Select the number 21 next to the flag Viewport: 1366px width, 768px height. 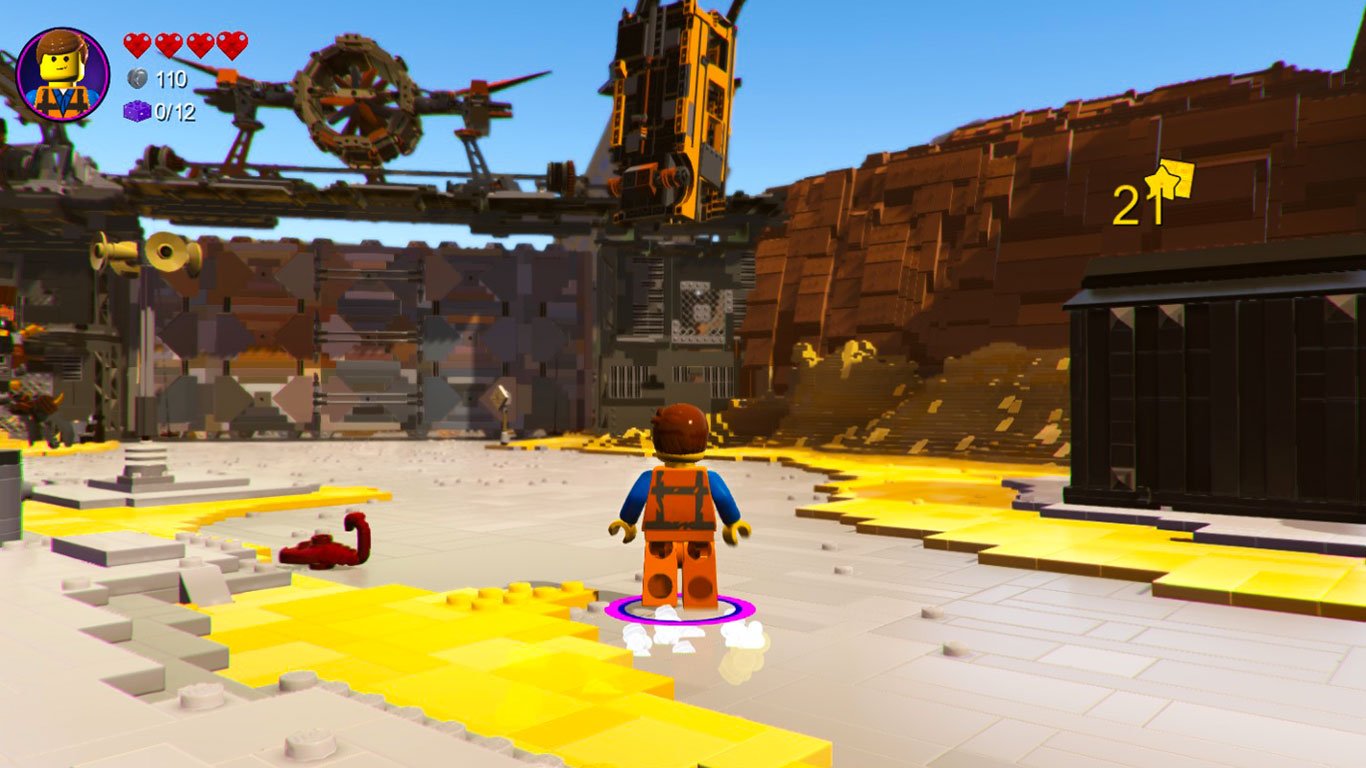pos(1132,205)
